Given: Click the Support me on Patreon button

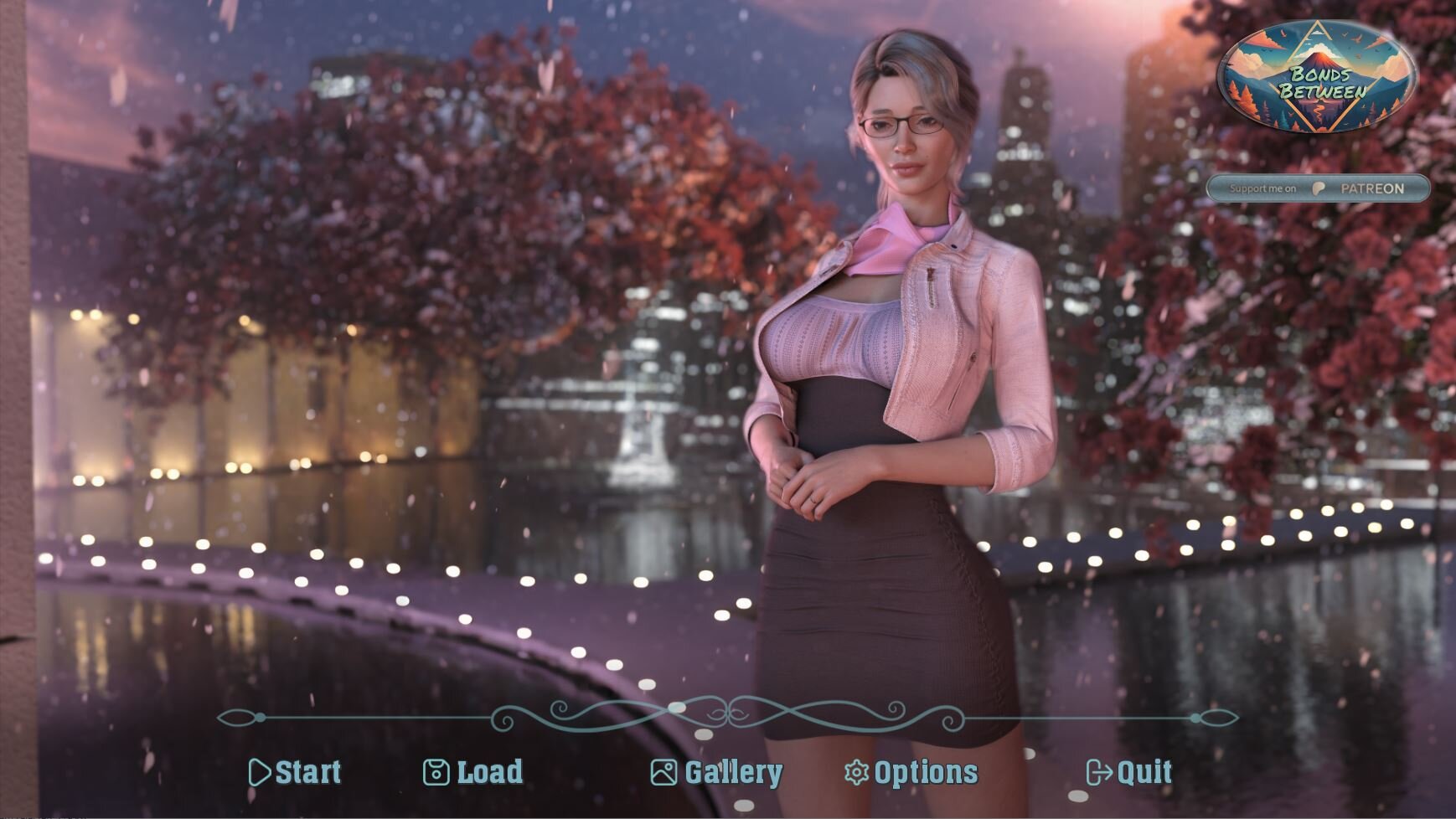Looking at the screenshot, I should click(1318, 188).
